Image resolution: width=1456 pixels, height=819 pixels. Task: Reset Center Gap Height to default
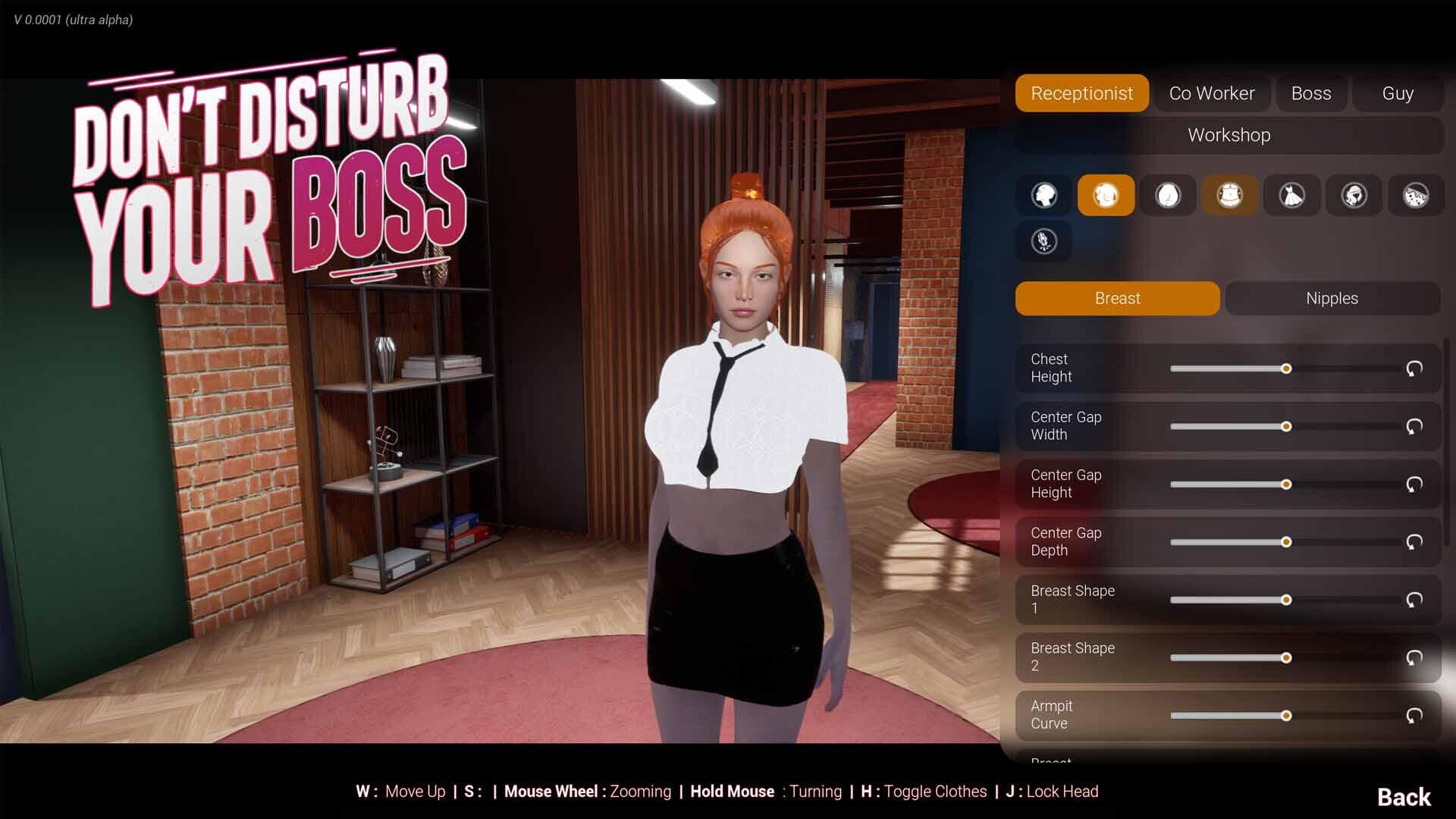tap(1414, 484)
